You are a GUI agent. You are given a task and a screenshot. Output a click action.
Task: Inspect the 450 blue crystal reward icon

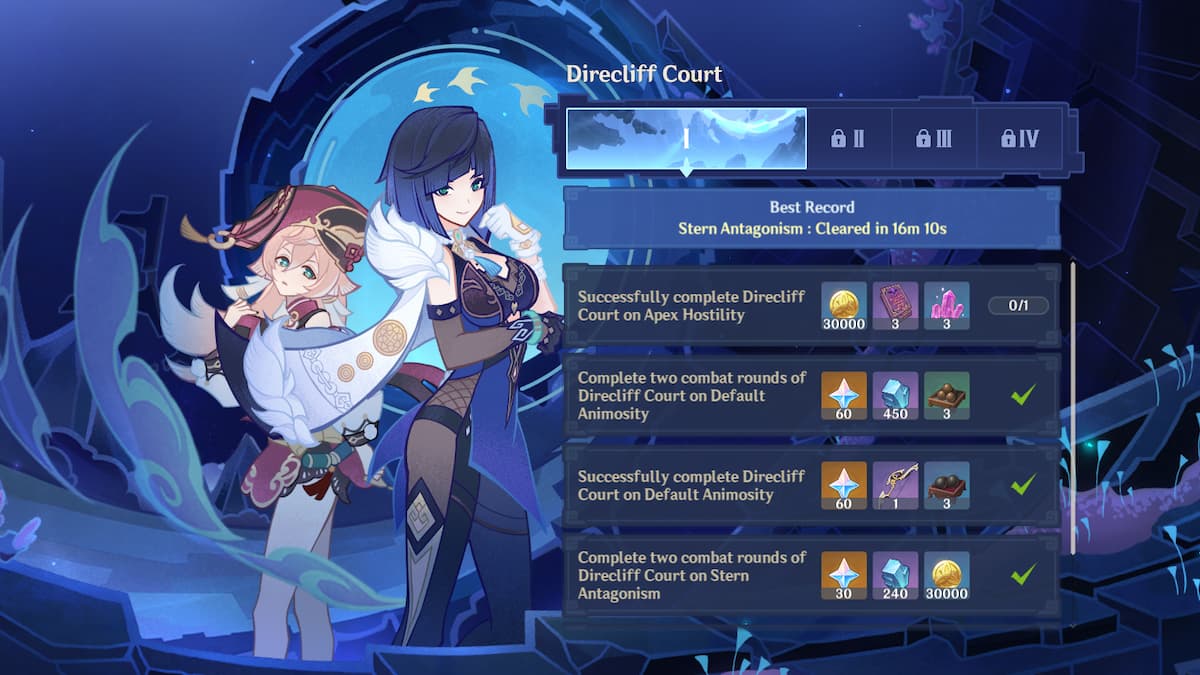point(895,394)
